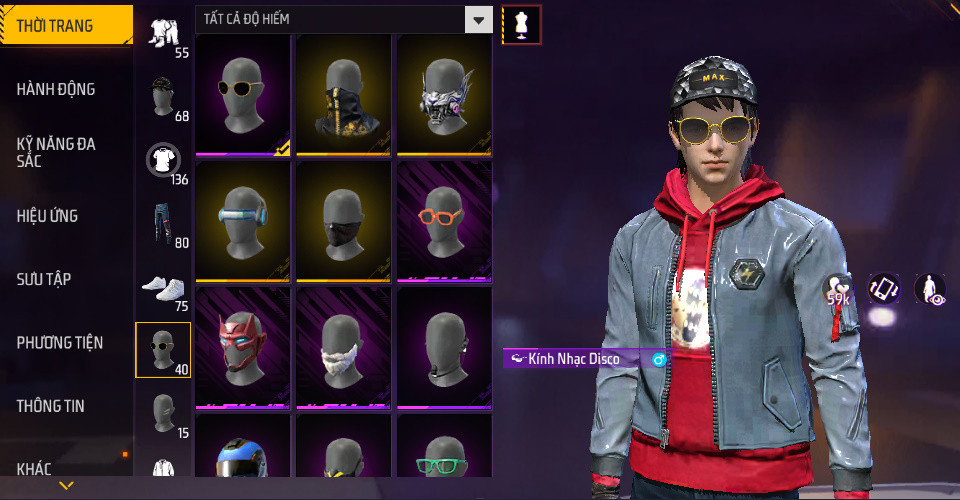Open the PHƯƠNG TIỆN tab
960x500 pixels.
click(60, 343)
